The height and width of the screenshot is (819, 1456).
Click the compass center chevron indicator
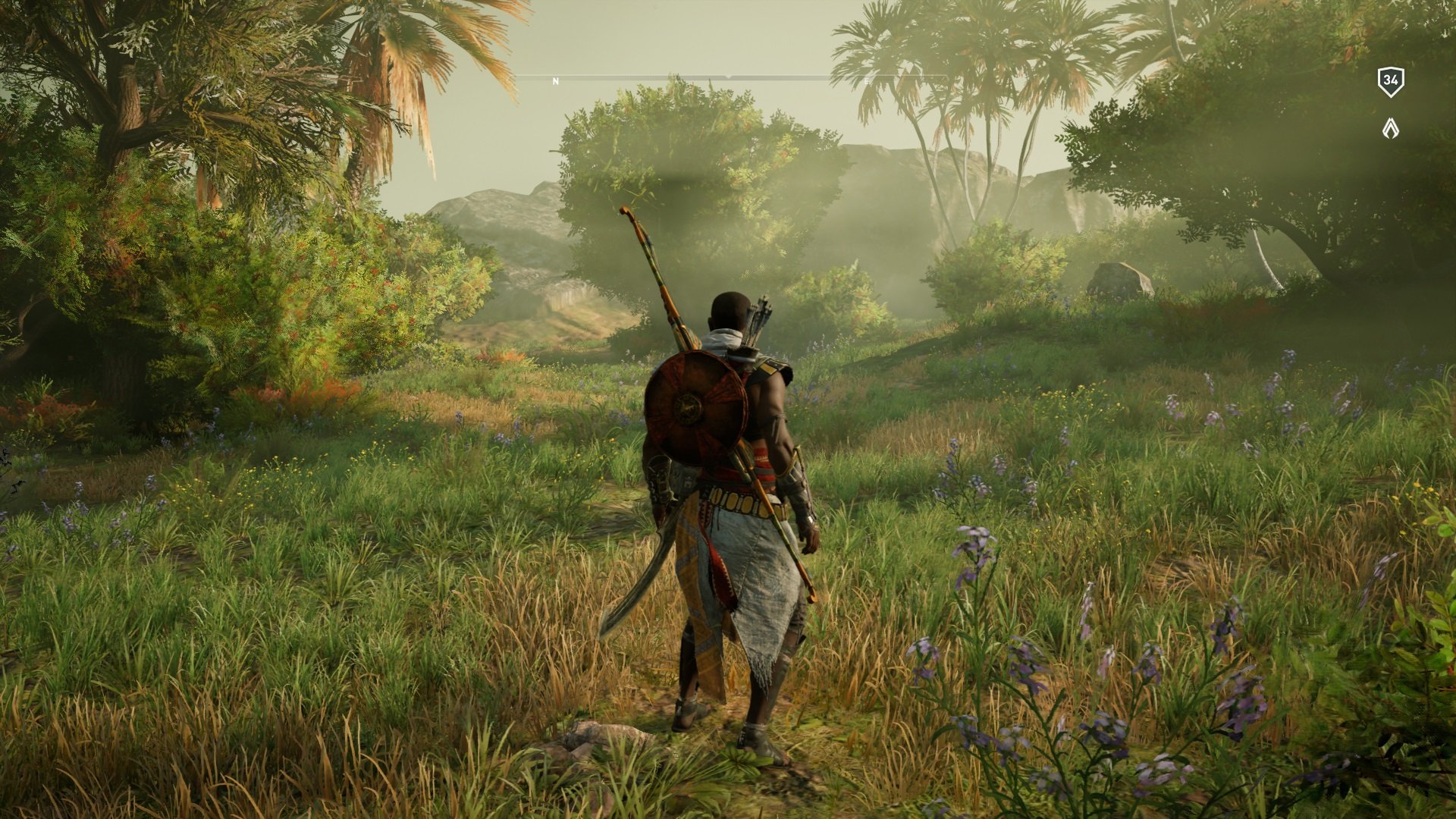pos(728,76)
